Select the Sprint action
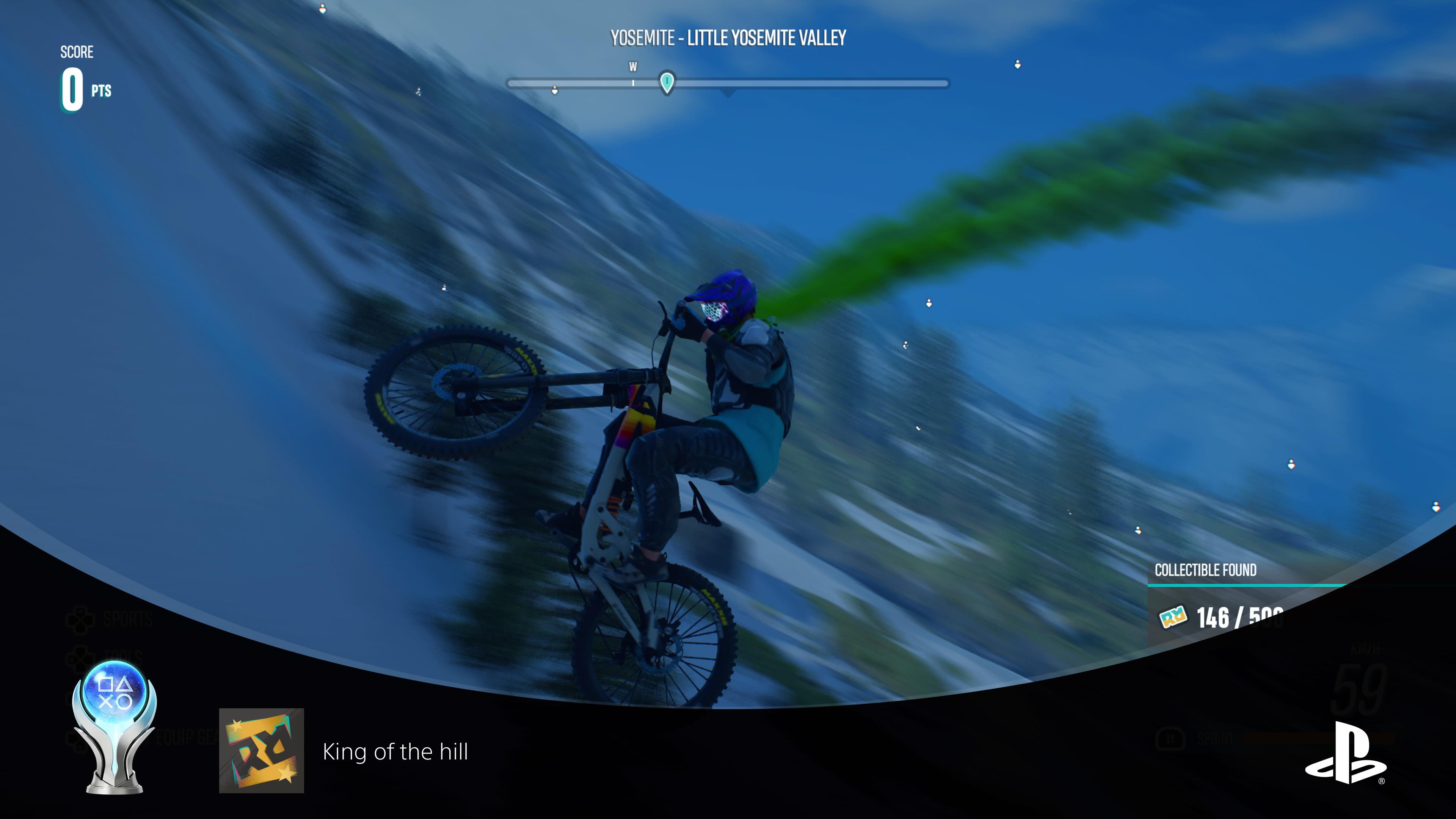This screenshot has width=1456, height=819. tap(1215, 739)
